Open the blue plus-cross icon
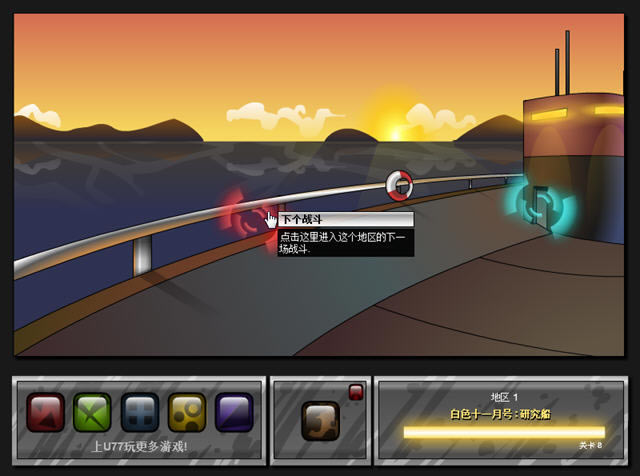This screenshot has width=640, height=476. click(x=140, y=412)
